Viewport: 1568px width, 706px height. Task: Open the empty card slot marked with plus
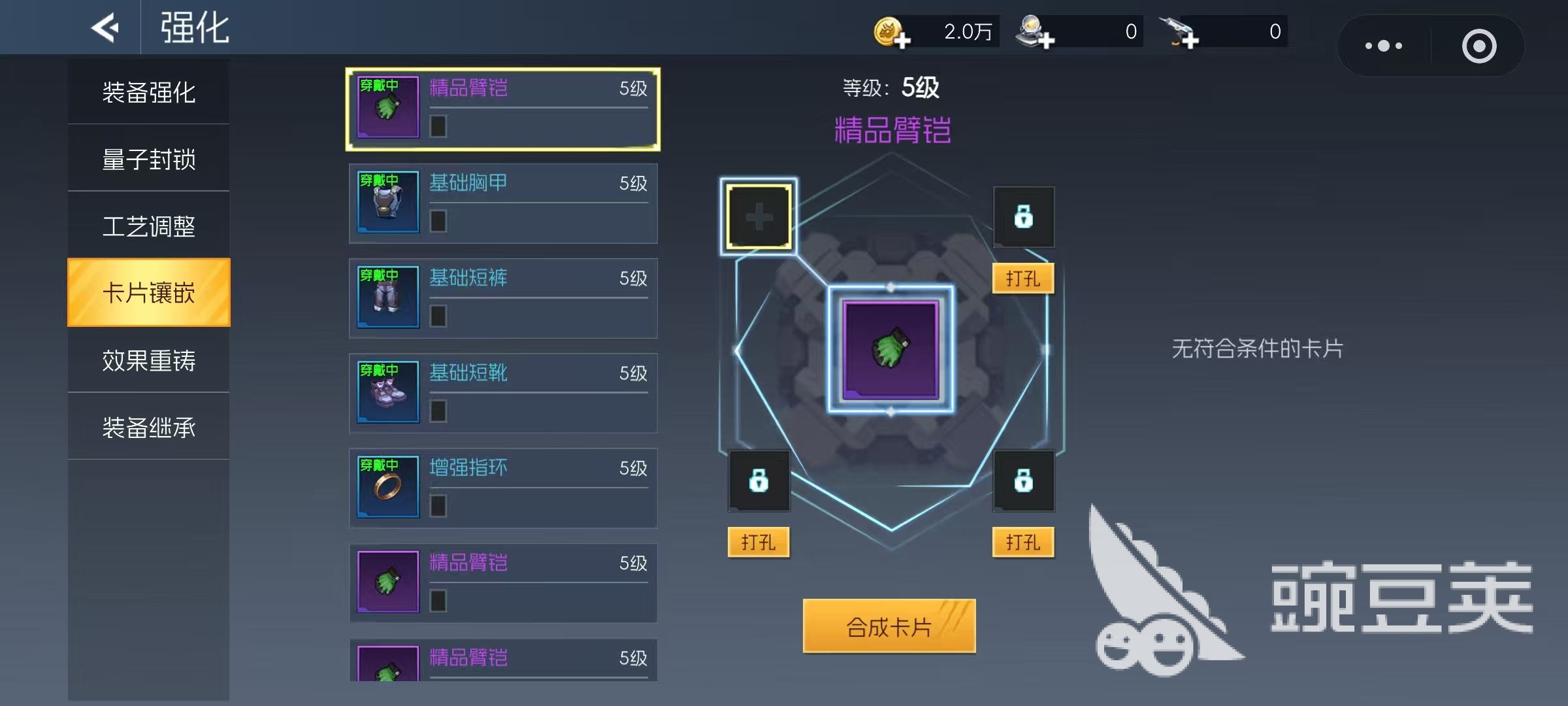coord(758,216)
